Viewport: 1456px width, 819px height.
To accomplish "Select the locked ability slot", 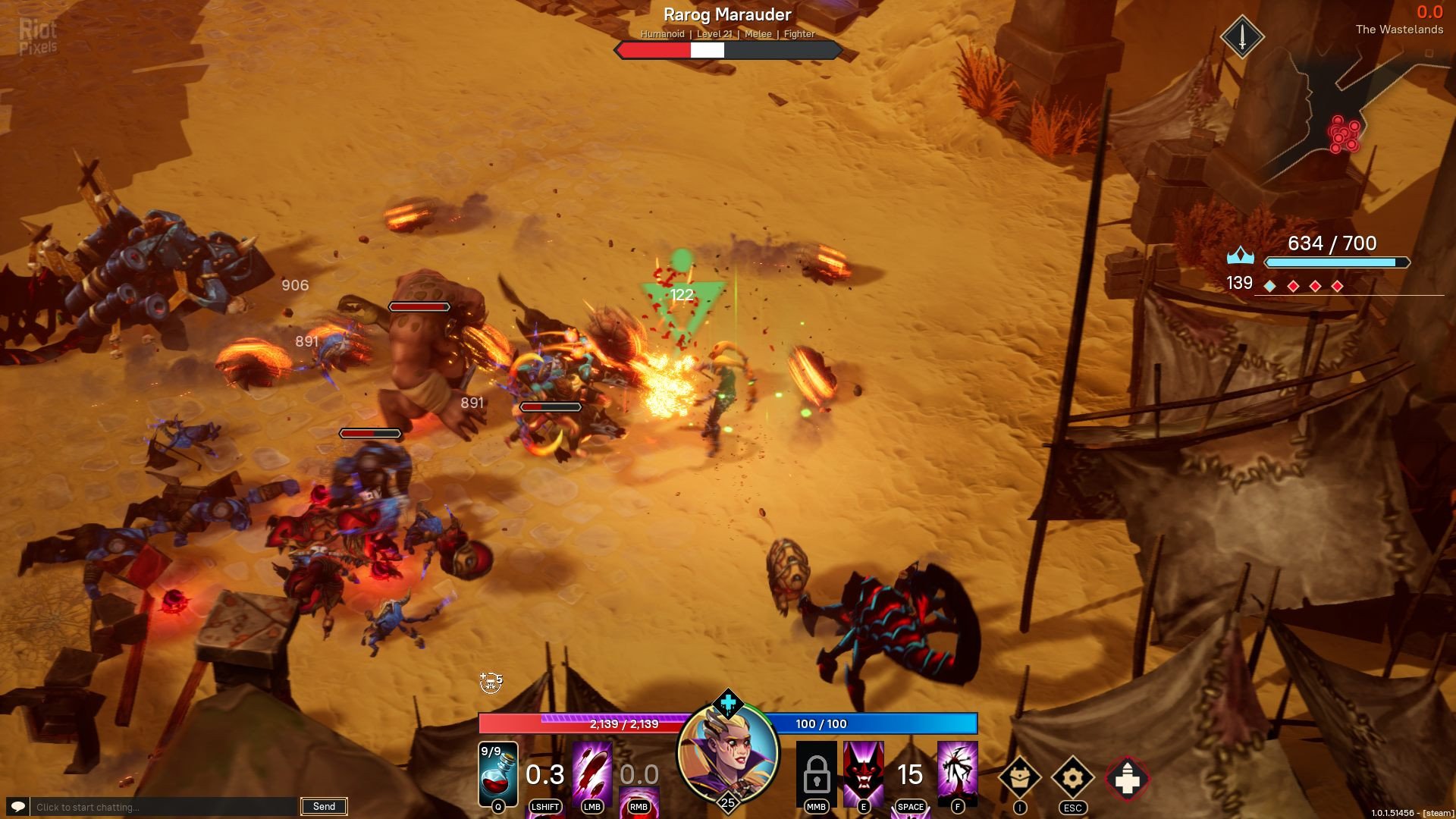I will (816, 773).
